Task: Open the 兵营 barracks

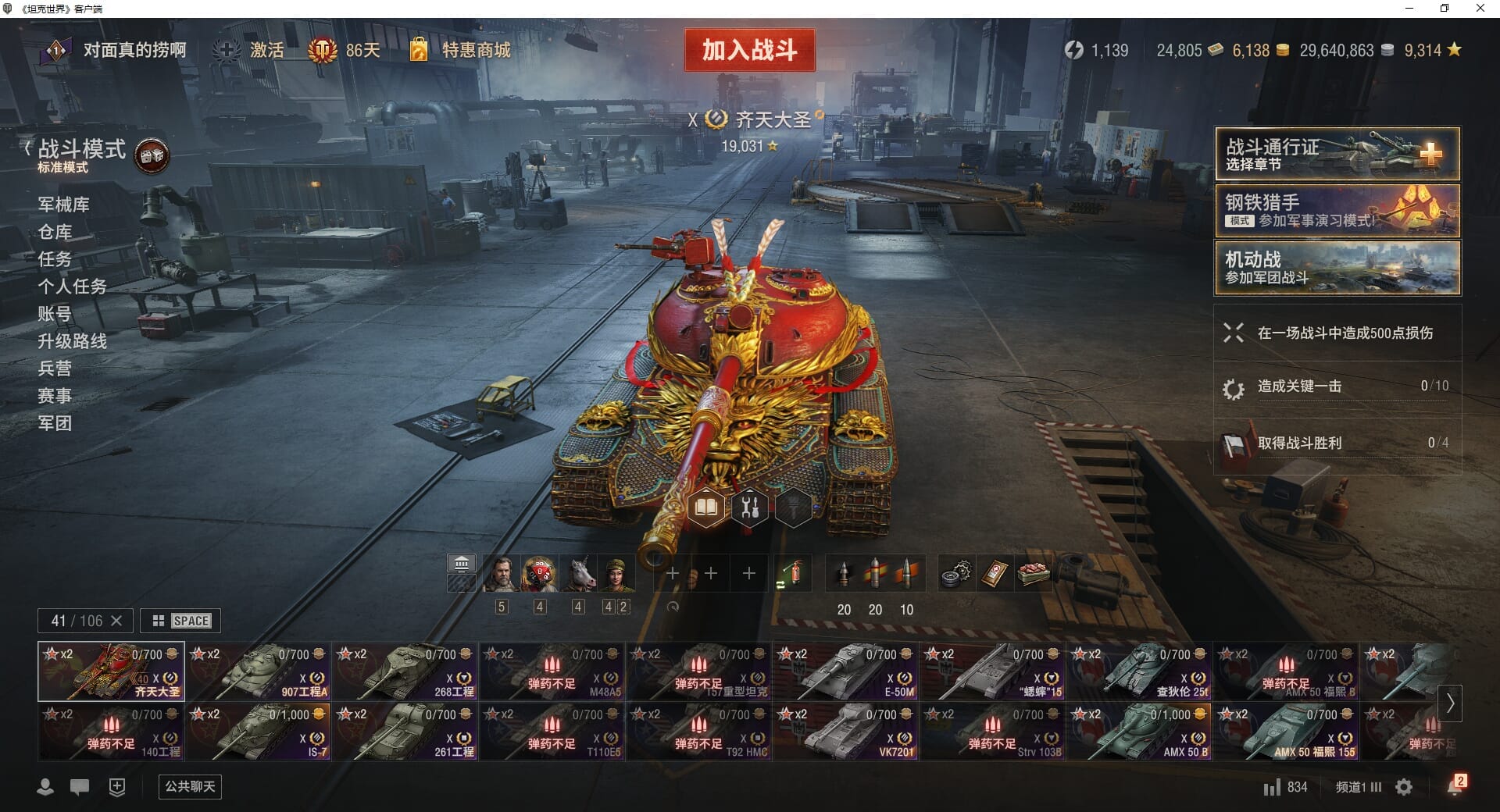Action: (x=55, y=369)
